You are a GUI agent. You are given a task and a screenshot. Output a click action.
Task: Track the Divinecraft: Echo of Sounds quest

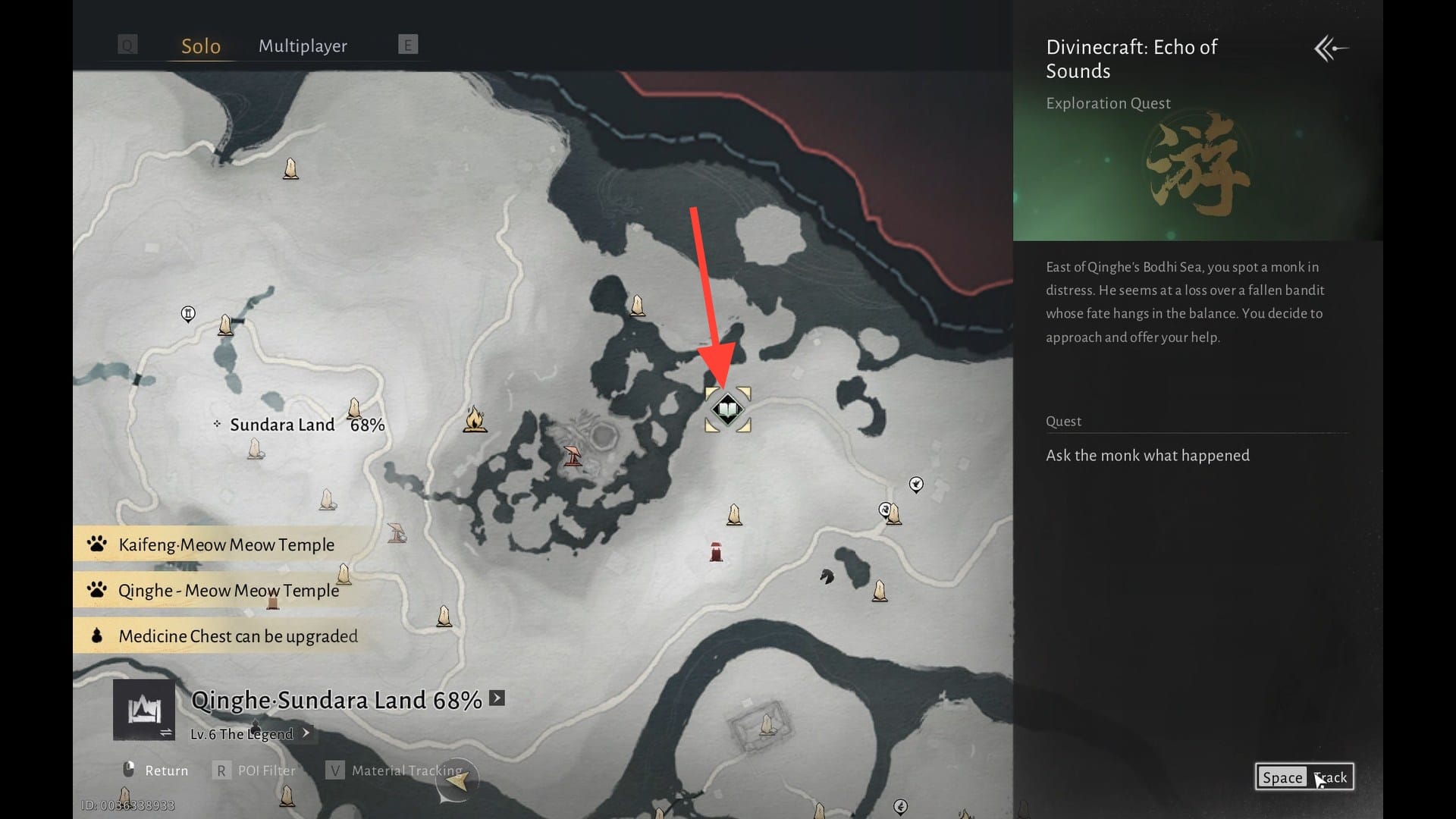[x=1304, y=777]
